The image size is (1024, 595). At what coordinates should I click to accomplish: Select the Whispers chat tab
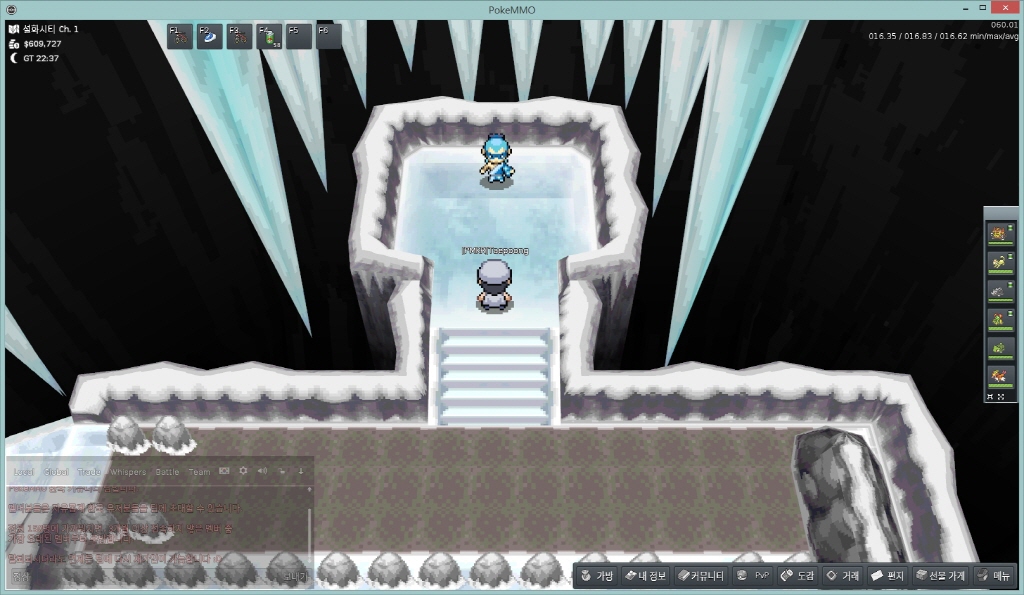point(128,471)
